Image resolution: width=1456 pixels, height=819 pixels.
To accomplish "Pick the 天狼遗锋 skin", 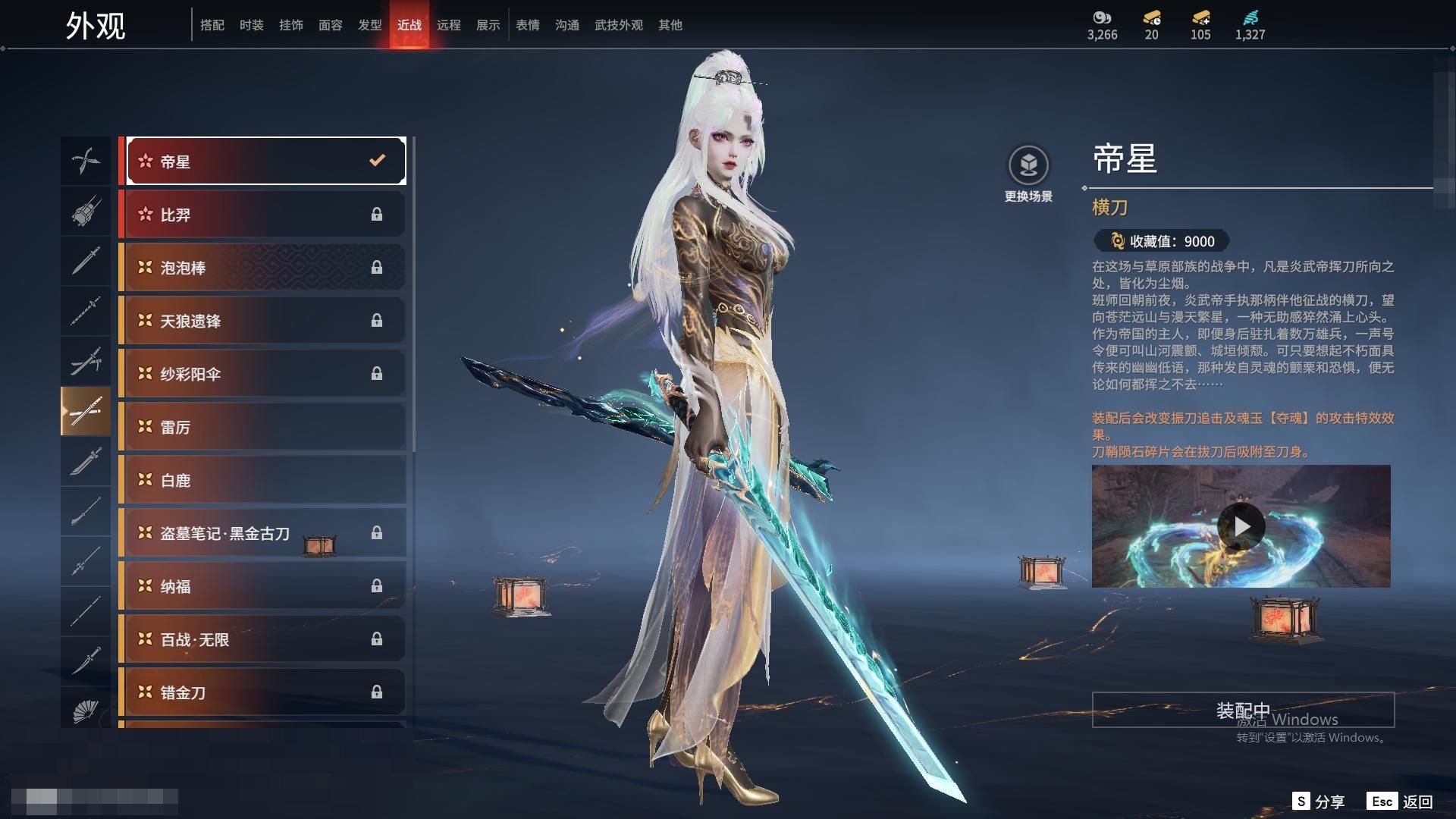I will point(265,321).
